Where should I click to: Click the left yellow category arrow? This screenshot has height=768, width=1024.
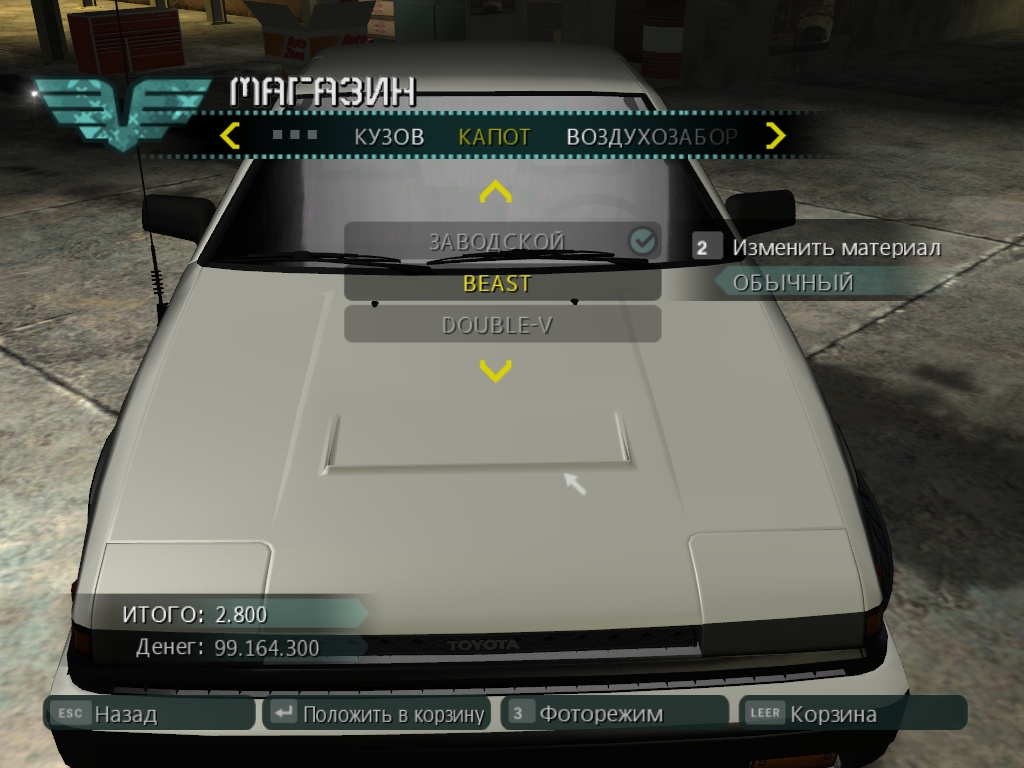pyautogui.click(x=230, y=135)
